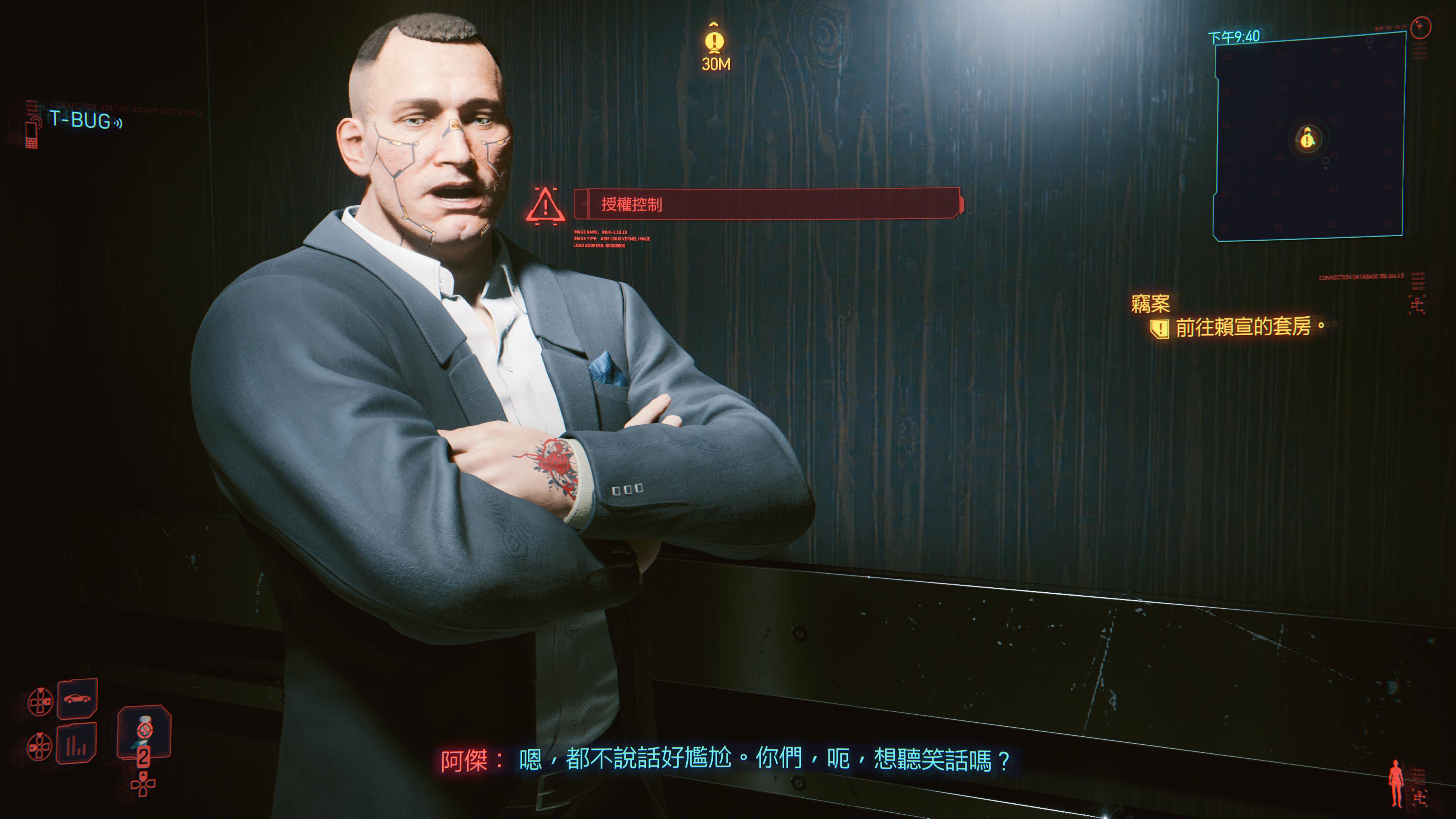Click the red warning triangle icon

(545, 206)
